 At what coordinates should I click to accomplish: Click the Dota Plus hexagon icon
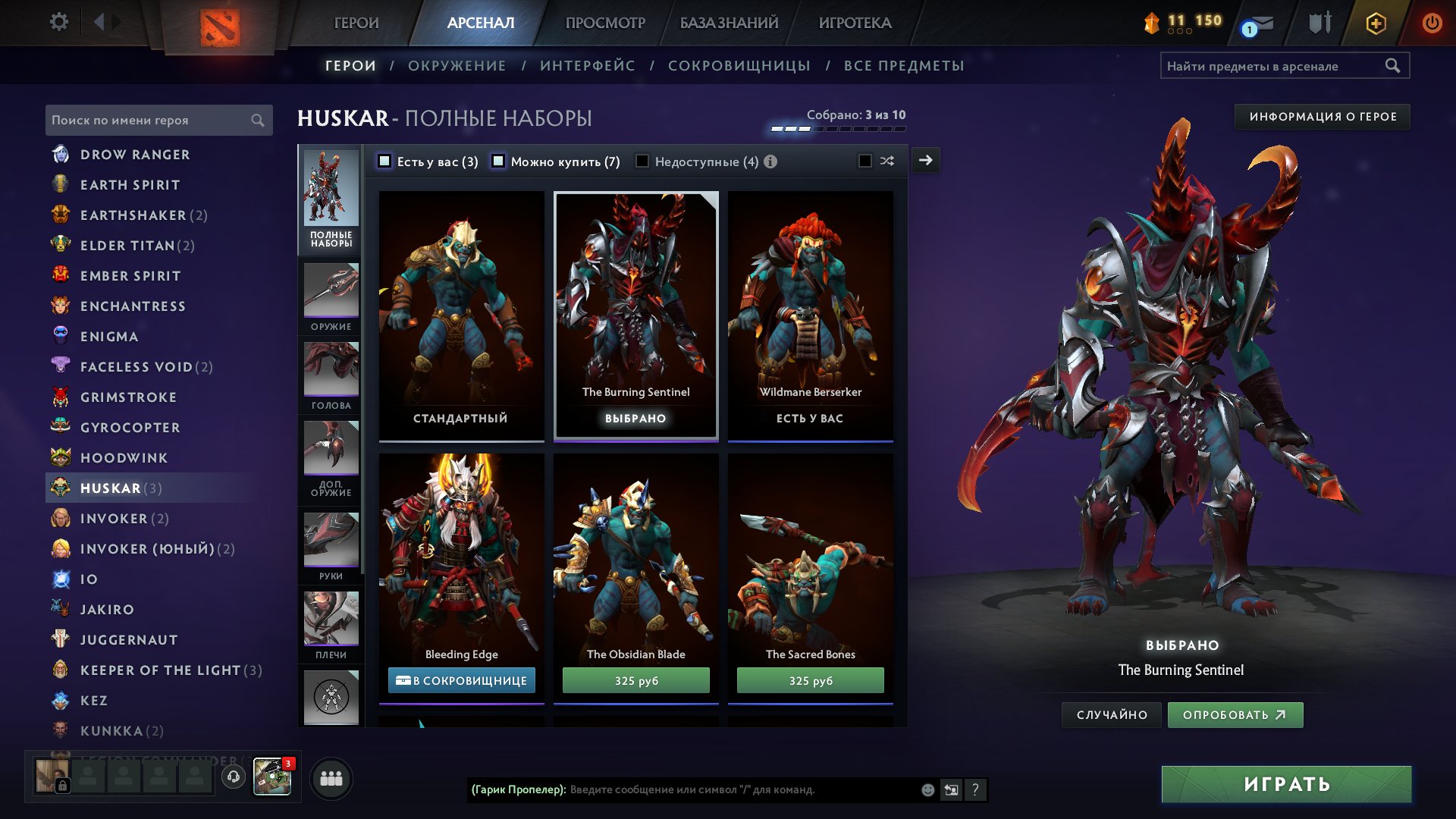coord(1376,24)
